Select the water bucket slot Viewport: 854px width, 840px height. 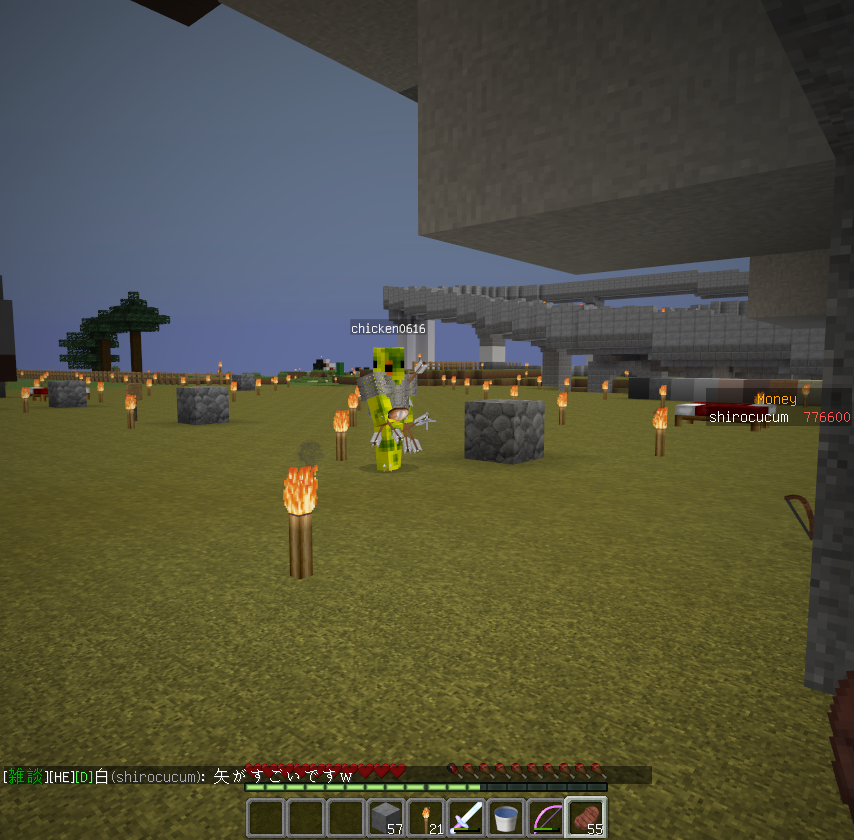coord(506,817)
